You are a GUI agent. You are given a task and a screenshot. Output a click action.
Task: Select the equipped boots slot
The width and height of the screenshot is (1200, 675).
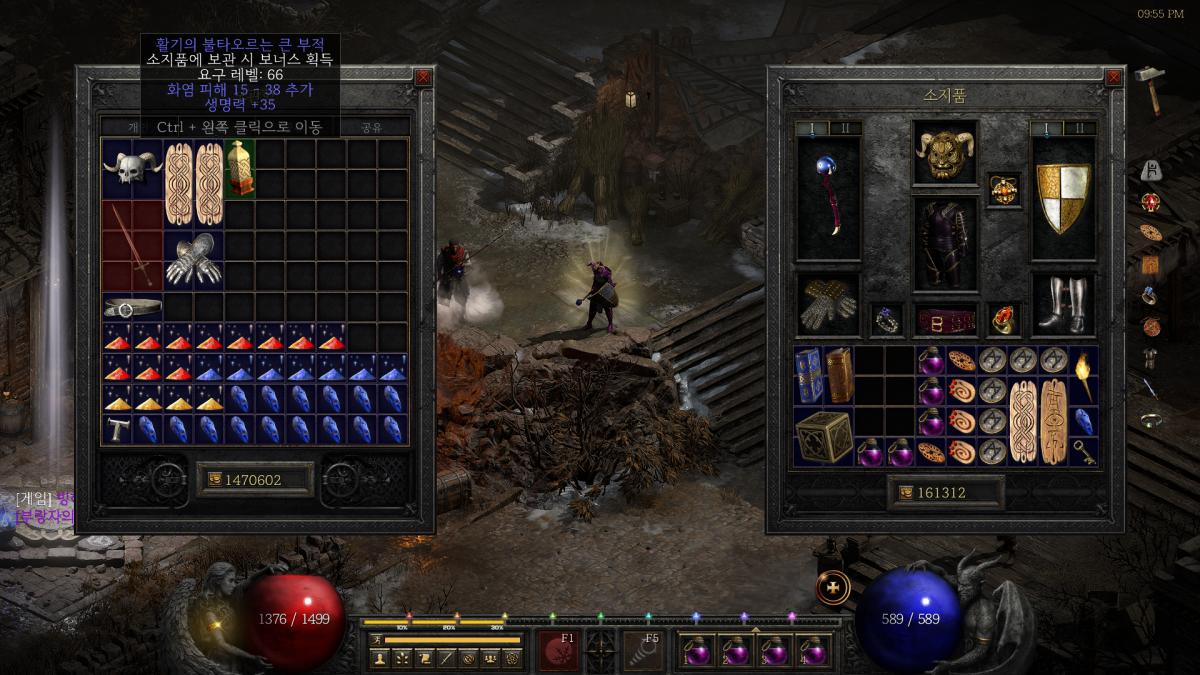(x=1063, y=304)
